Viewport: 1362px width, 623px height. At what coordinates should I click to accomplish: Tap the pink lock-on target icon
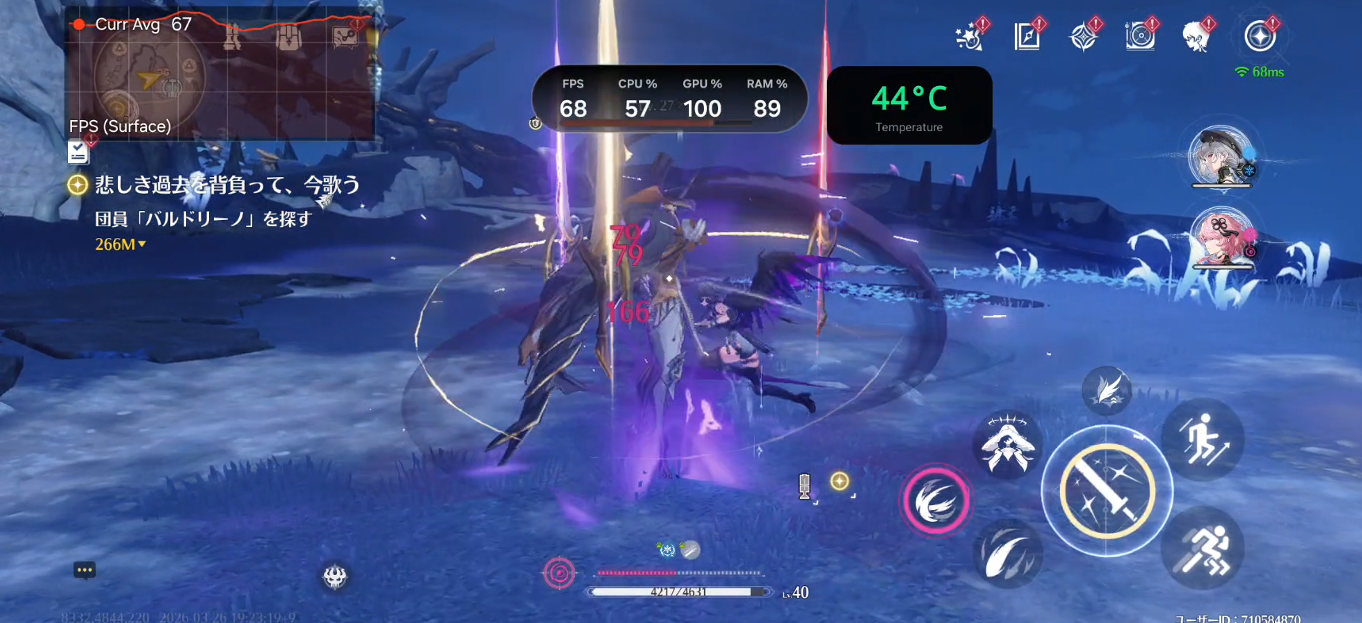point(559,572)
